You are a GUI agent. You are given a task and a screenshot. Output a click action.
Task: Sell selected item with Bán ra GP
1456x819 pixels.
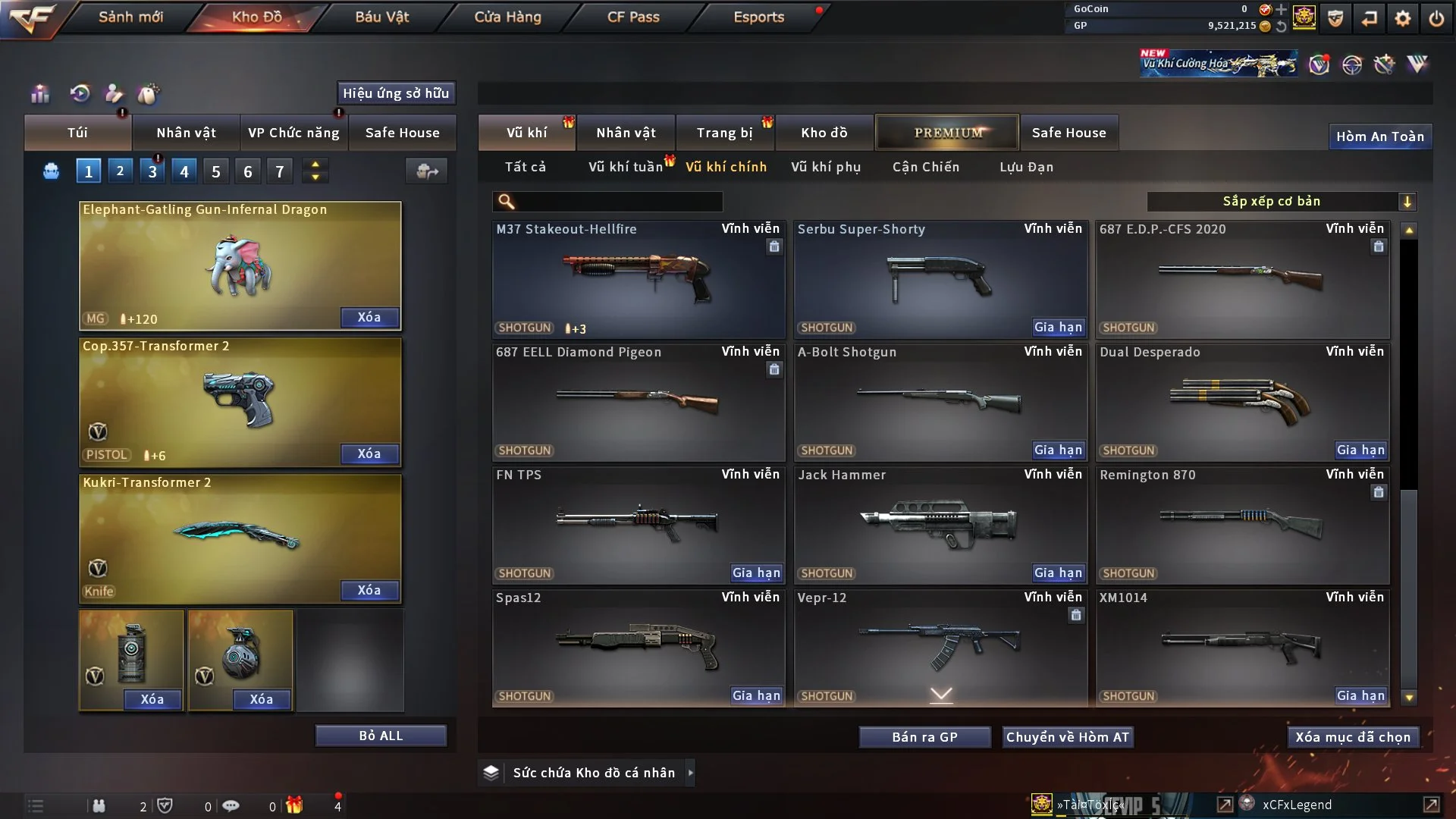click(924, 737)
